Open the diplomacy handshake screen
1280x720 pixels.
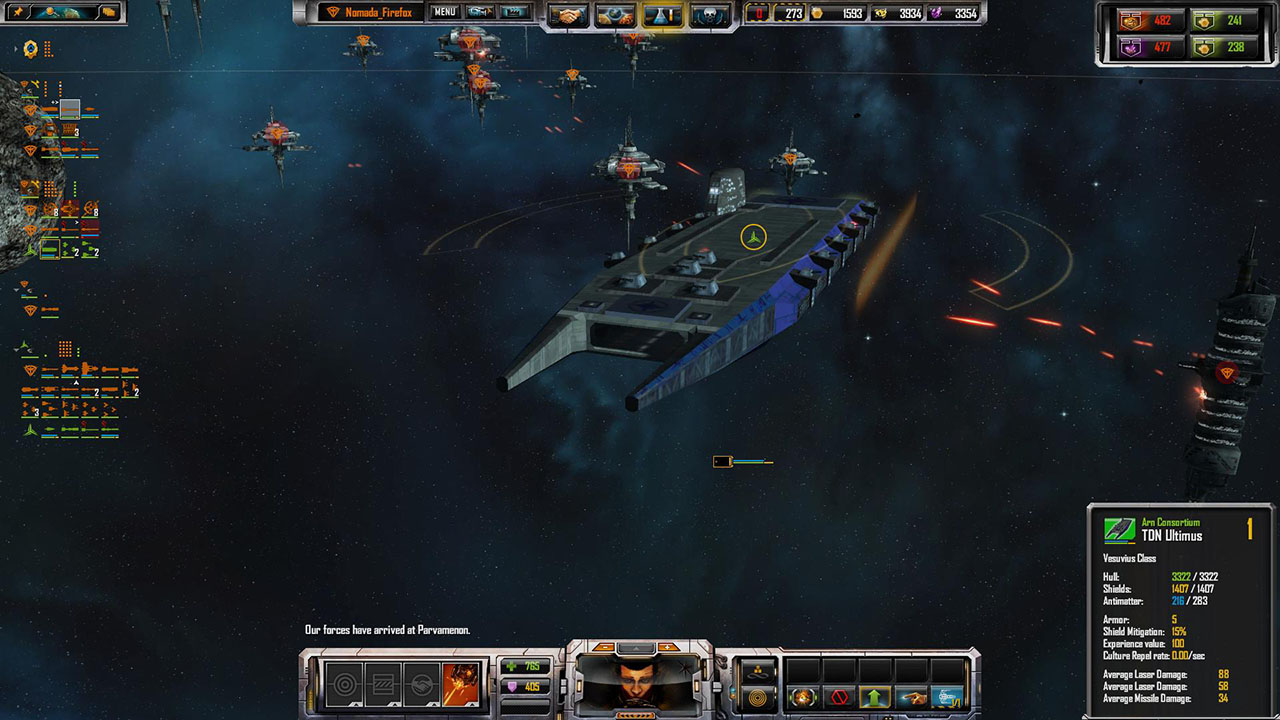coord(569,15)
